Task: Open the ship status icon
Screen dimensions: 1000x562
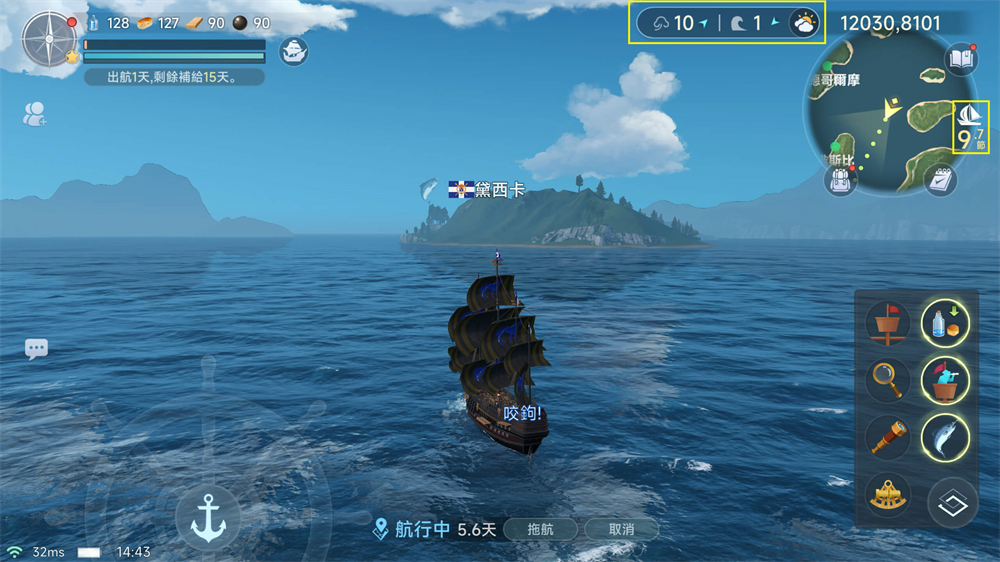Action: click(x=293, y=50)
